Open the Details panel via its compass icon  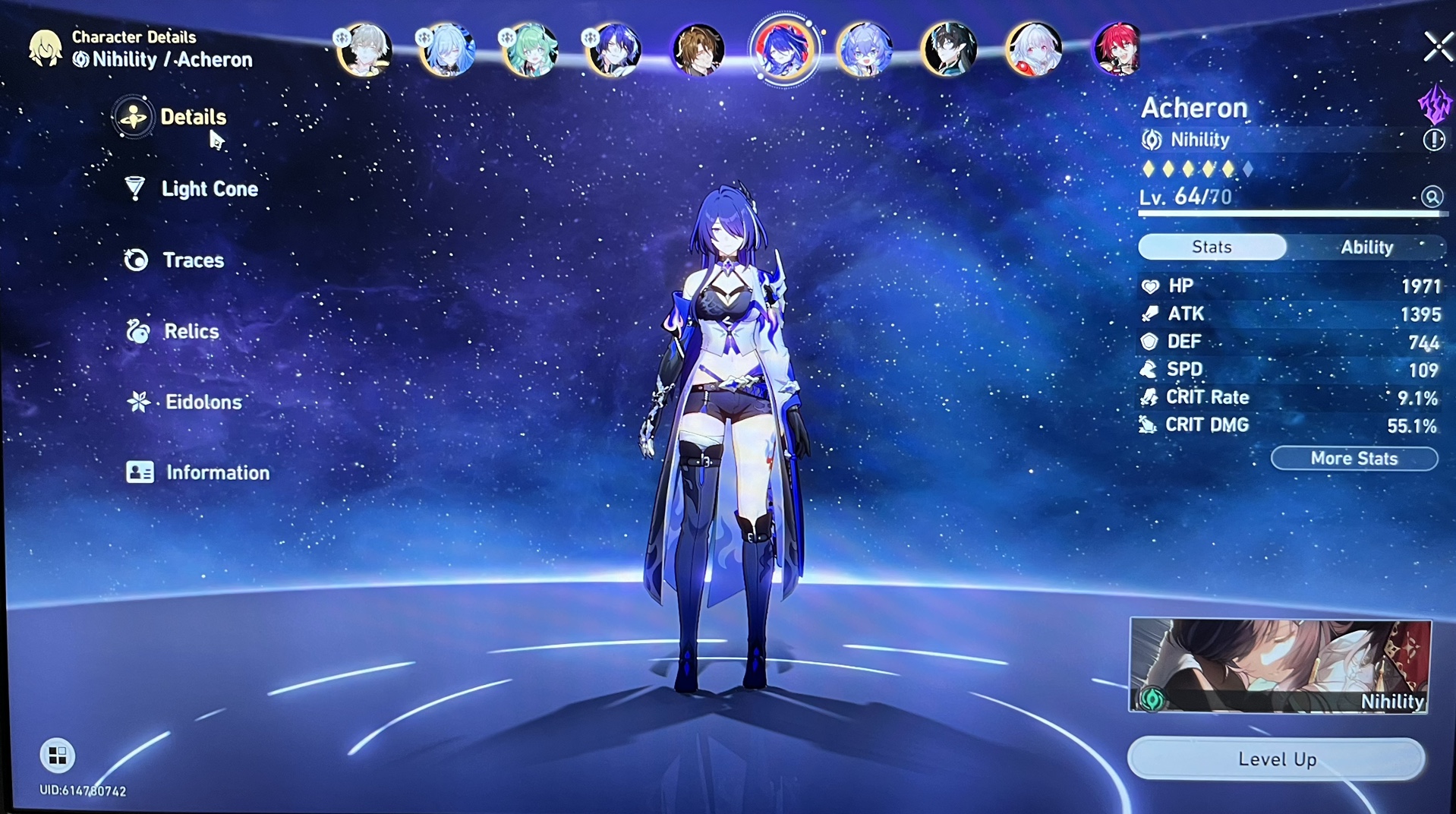point(134,118)
